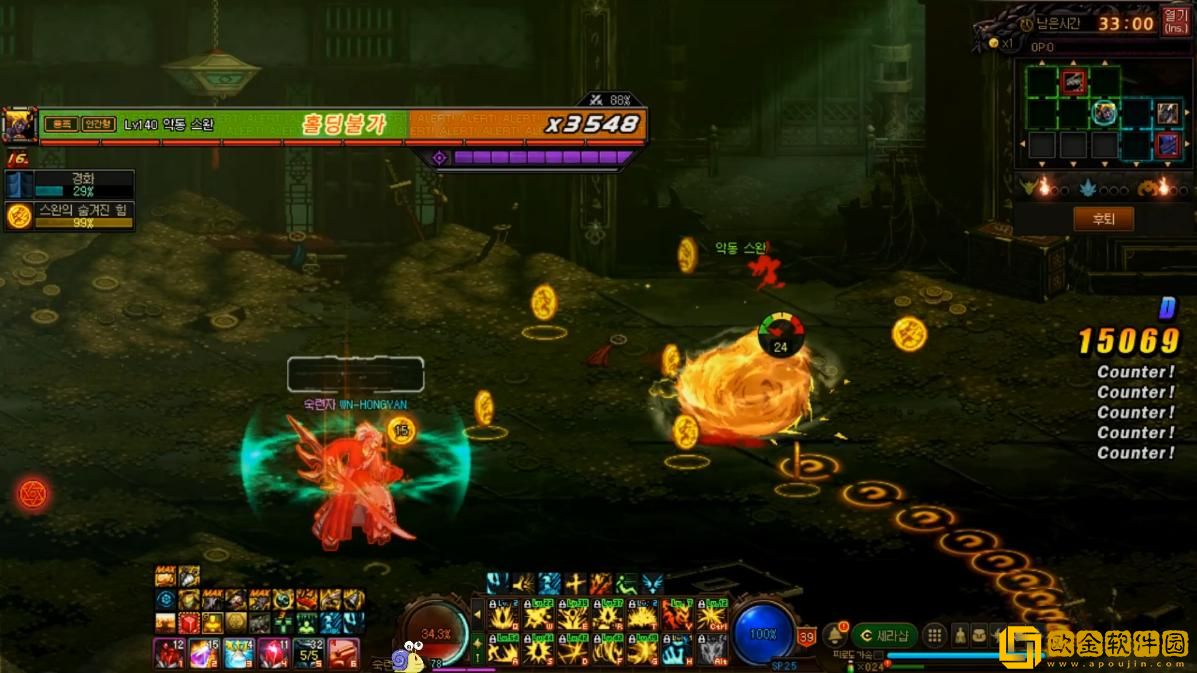Use the red scroll item in slot 6

(343, 653)
